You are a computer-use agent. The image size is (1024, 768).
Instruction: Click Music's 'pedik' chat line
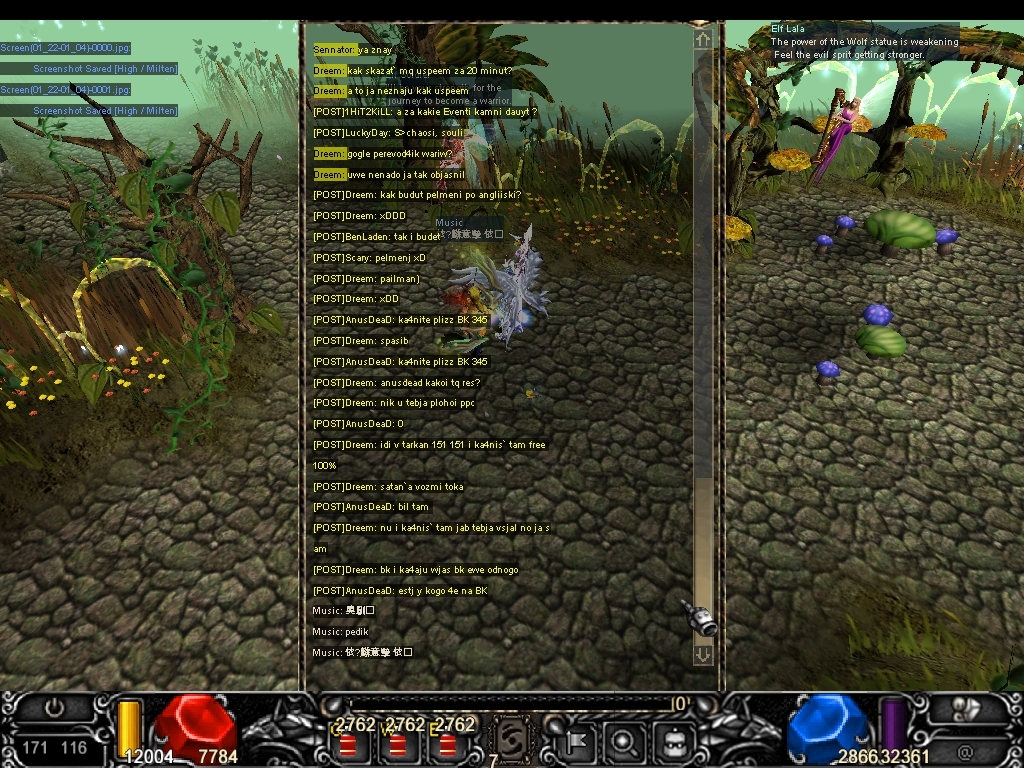(341, 632)
